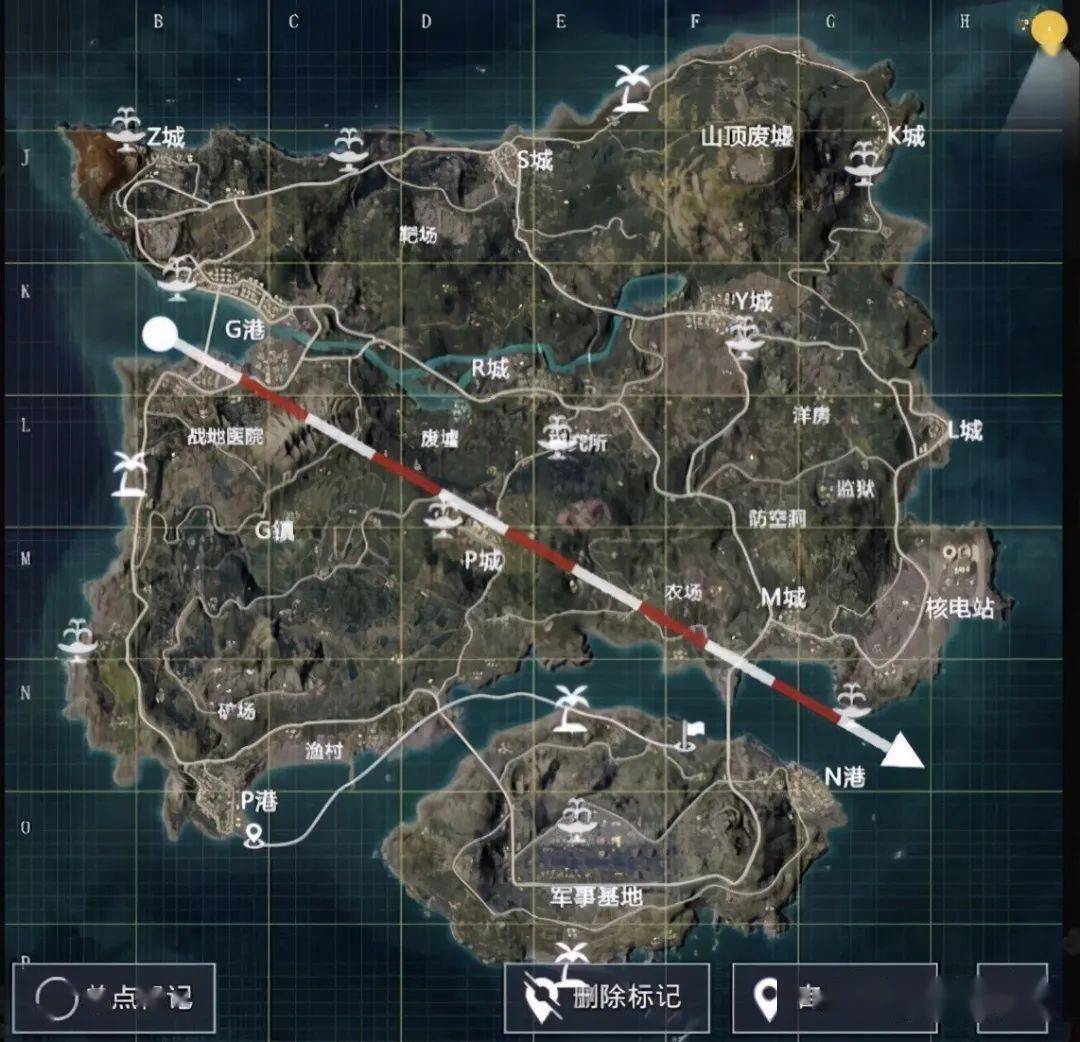The height and width of the screenshot is (1042, 1080).
Task: Click the yellow player position marker
Action: (1048, 32)
